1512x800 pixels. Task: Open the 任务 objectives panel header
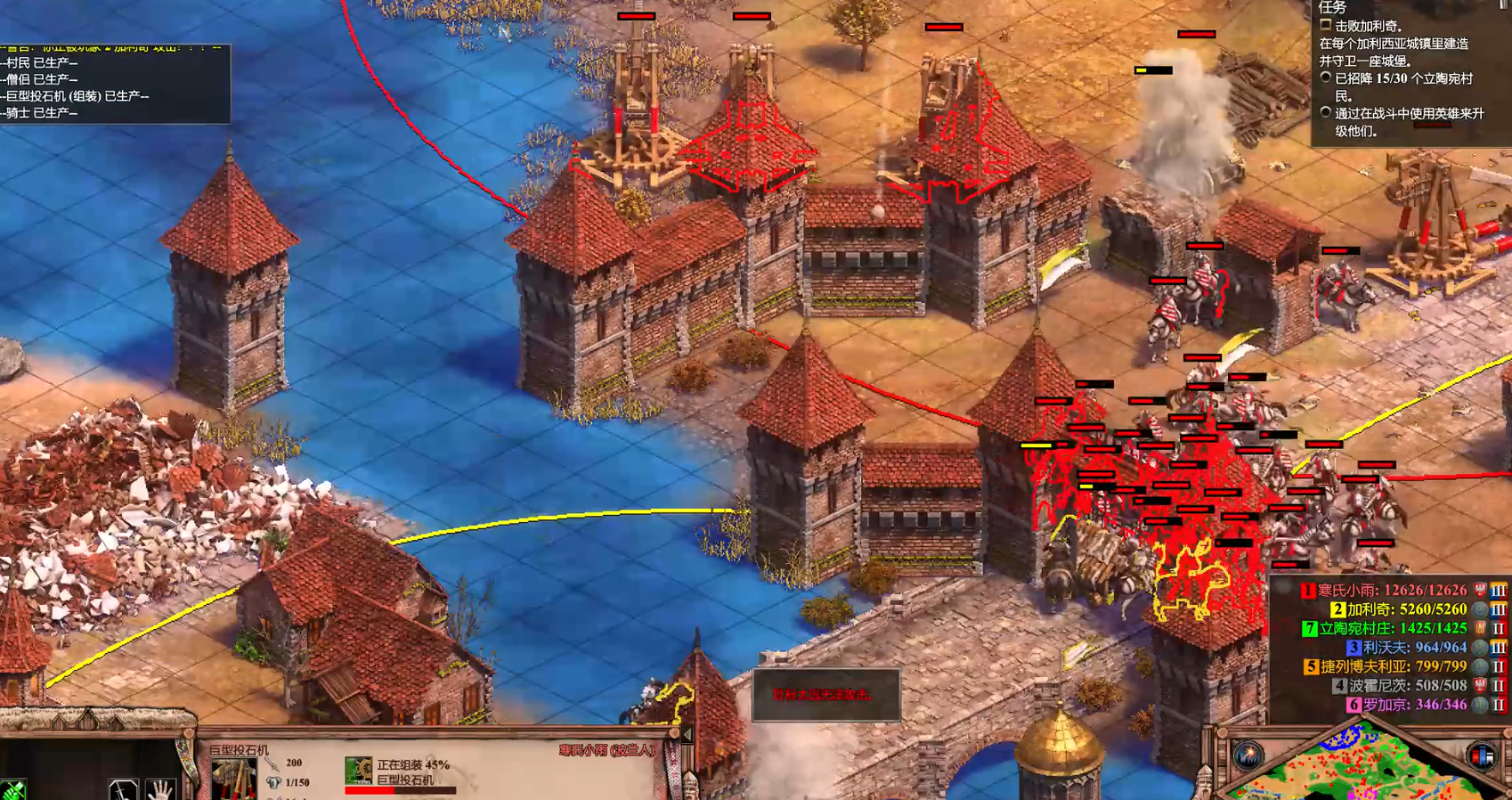pos(1332,7)
